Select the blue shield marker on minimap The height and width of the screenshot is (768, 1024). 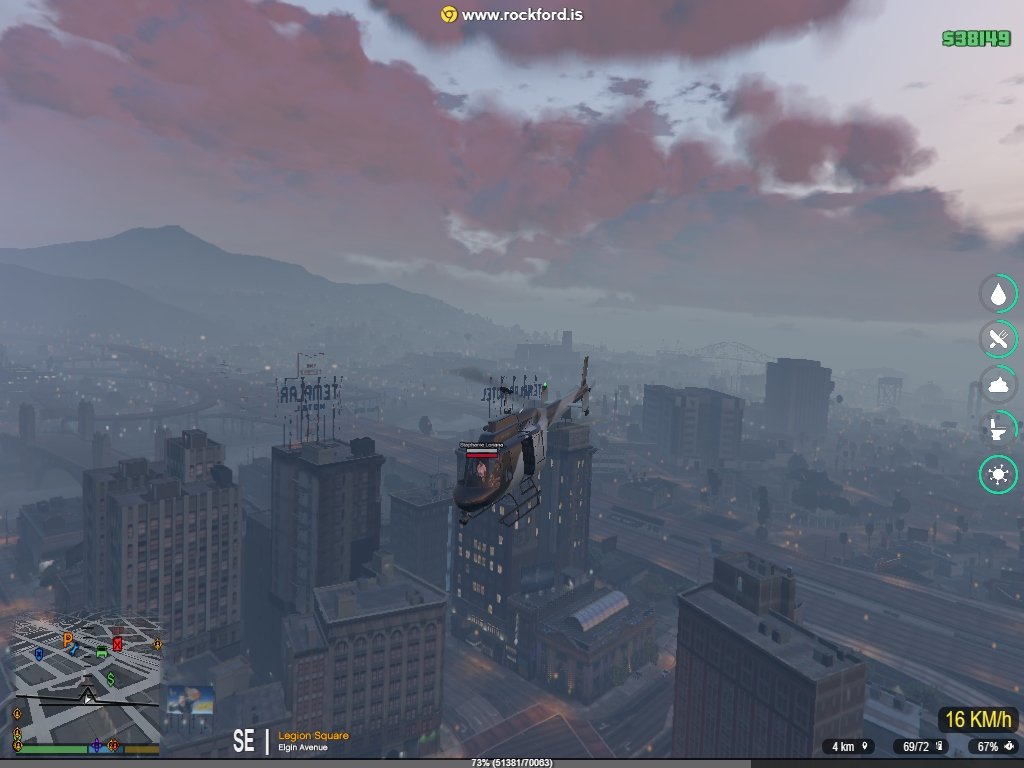coord(39,653)
